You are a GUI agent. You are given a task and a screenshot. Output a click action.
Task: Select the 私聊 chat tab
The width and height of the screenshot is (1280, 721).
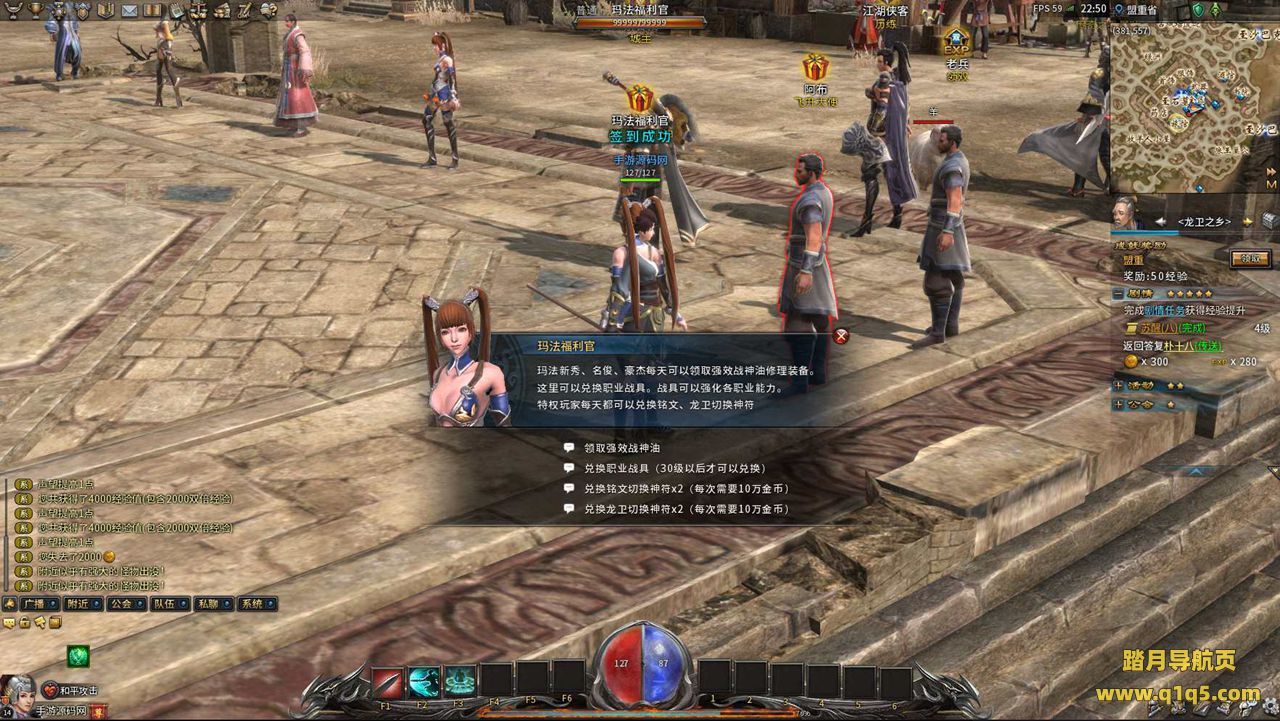click(207, 604)
